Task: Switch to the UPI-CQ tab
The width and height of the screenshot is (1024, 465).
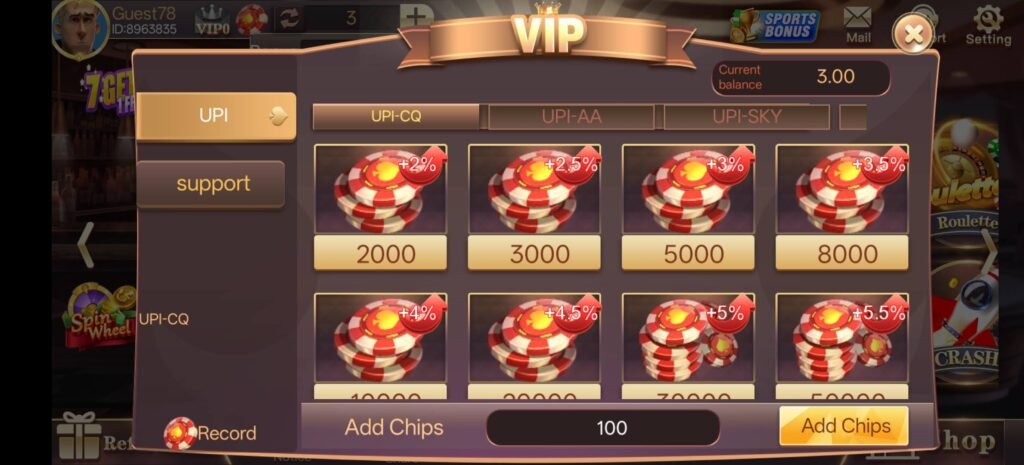Action: pos(396,117)
